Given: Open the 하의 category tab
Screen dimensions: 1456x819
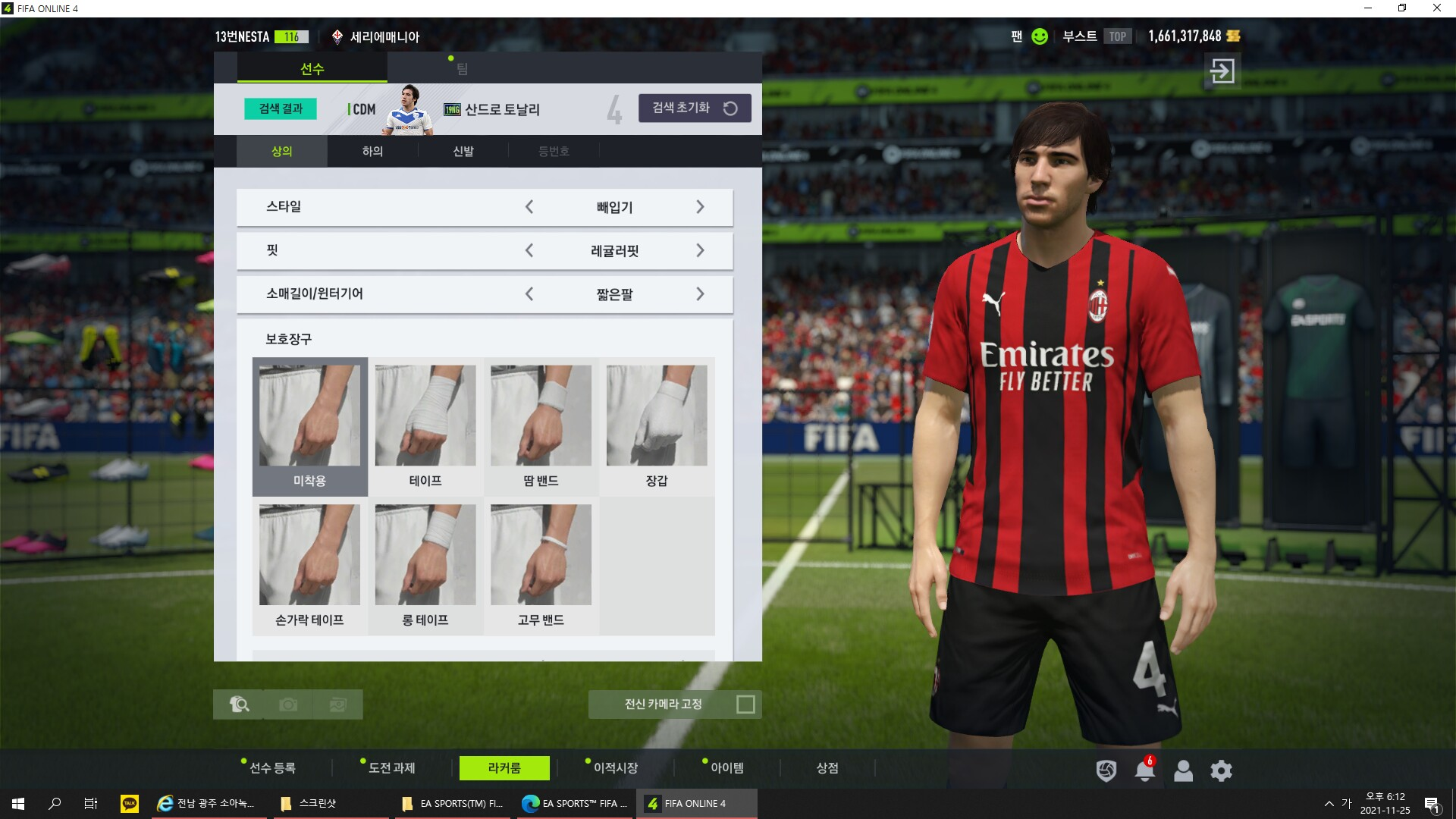Looking at the screenshot, I should coord(372,151).
